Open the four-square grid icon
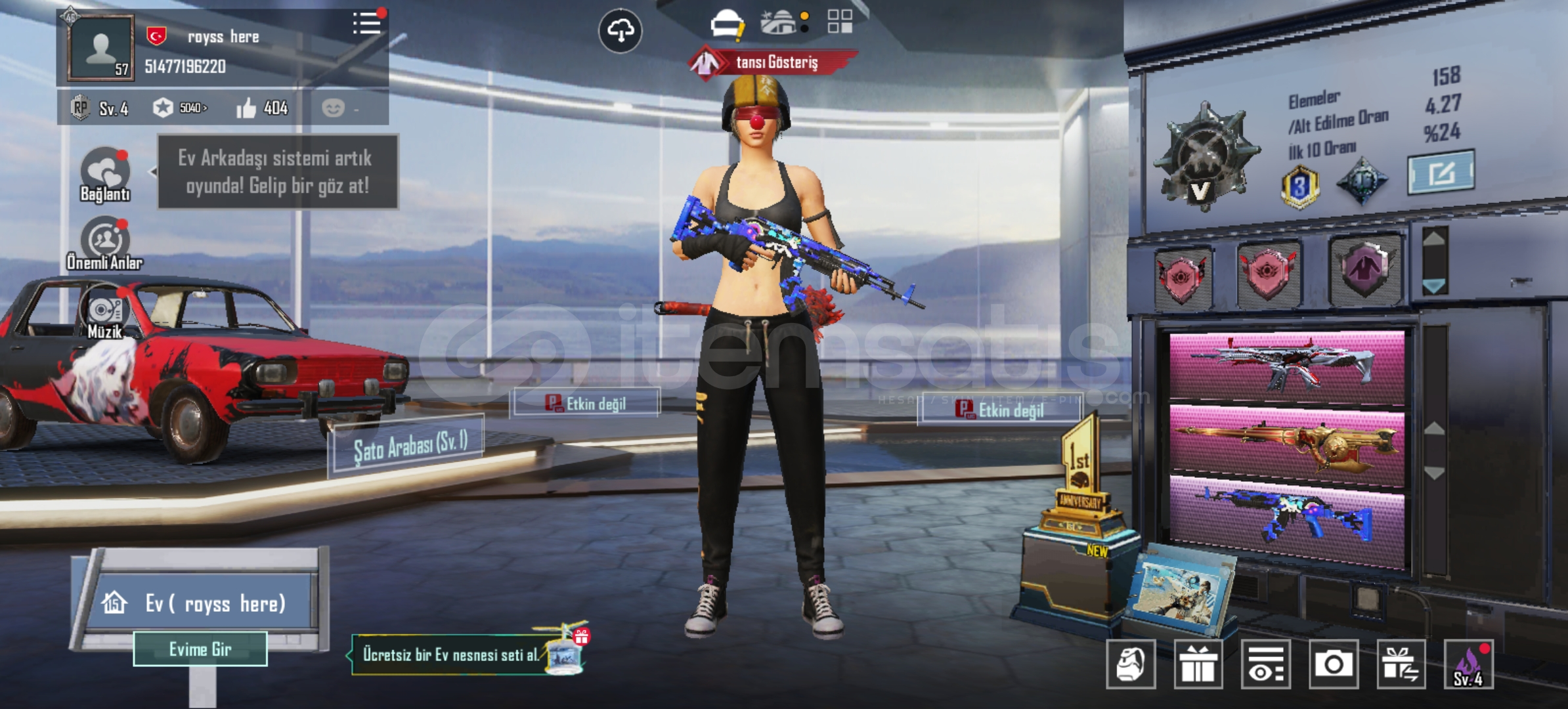The image size is (1568, 709). [839, 22]
